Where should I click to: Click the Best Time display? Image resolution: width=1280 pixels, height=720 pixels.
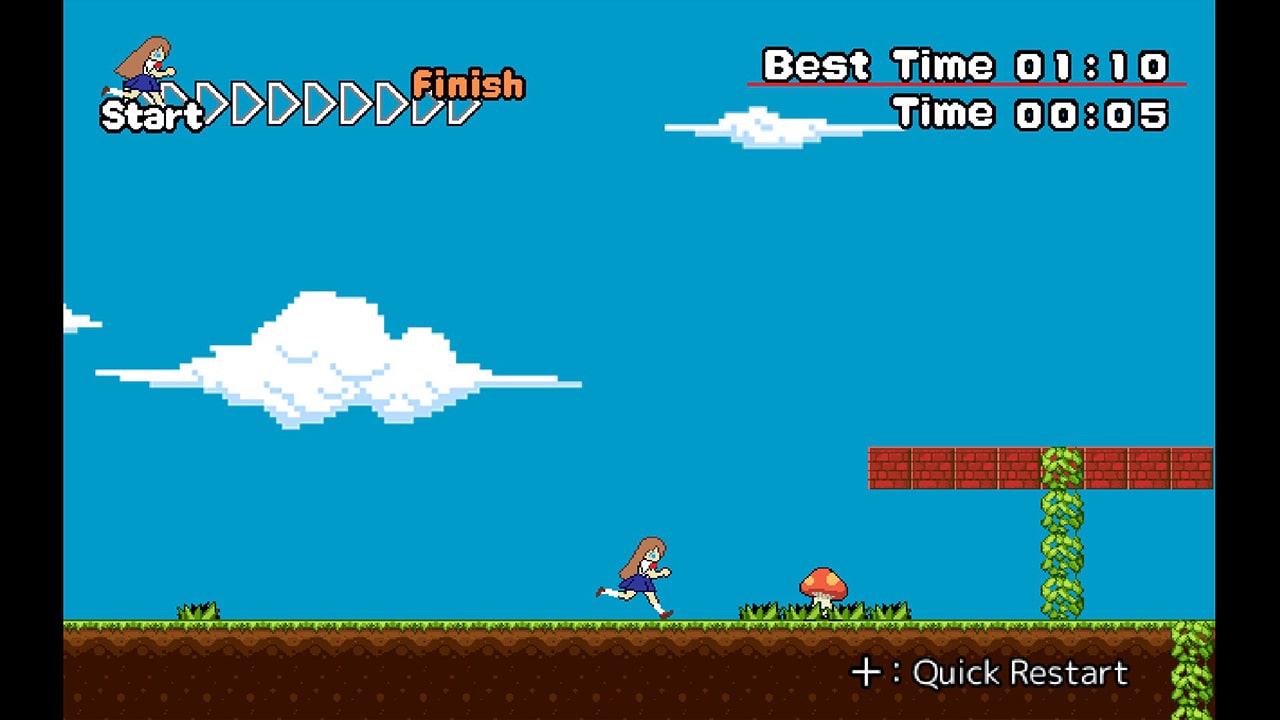pyautogui.click(x=965, y=65)
